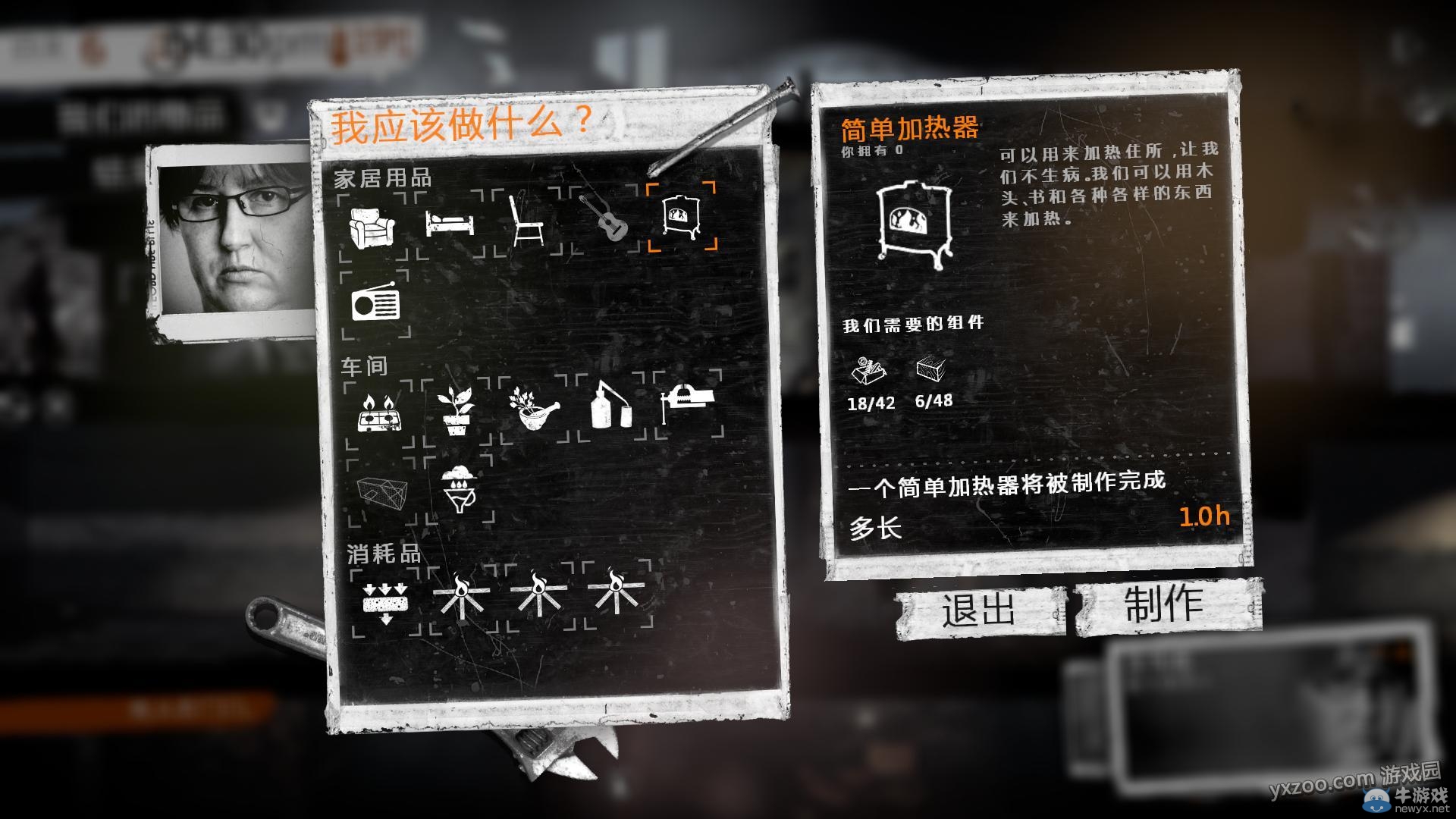Select the components icon in 消耗品 row
The width and height of the screenshot is (1456, 819).
pos(387,603)
